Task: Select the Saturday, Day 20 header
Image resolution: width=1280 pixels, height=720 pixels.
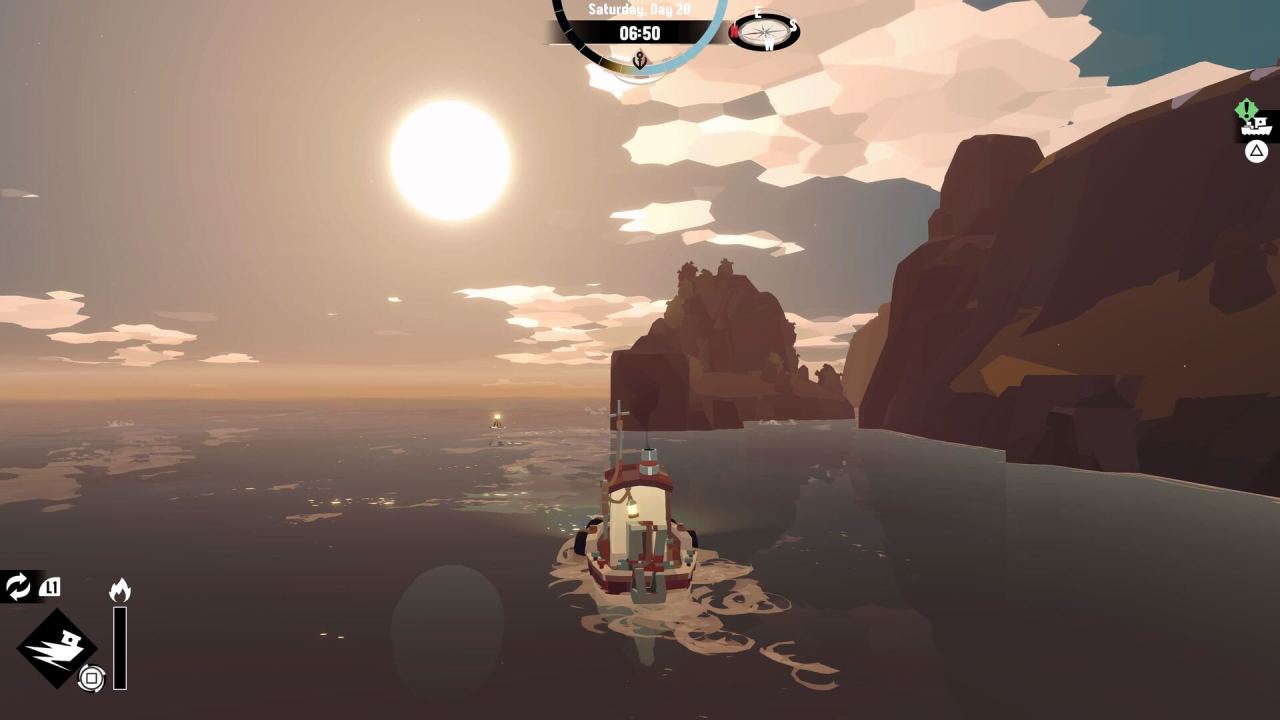Action: tap(640, 9)
